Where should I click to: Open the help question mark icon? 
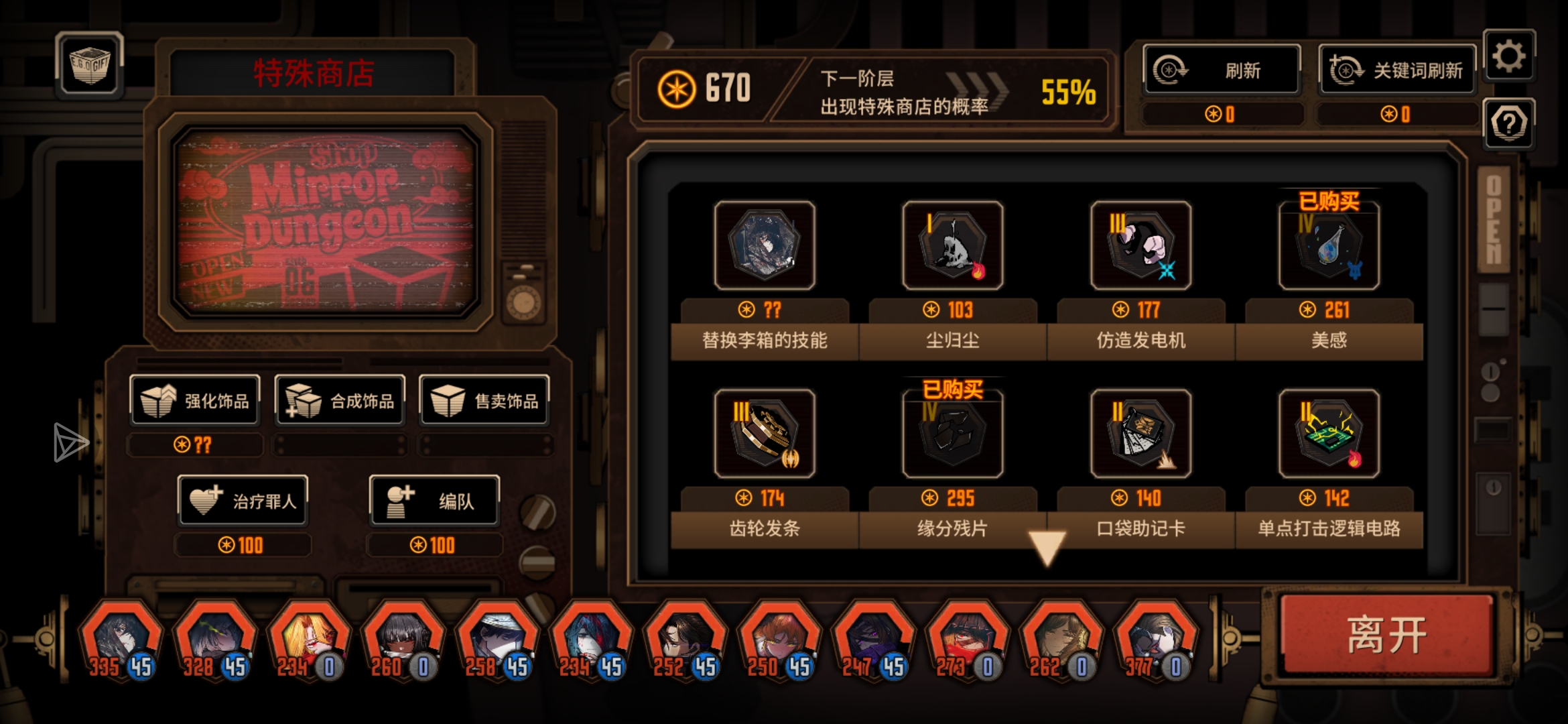[1509, 124]
